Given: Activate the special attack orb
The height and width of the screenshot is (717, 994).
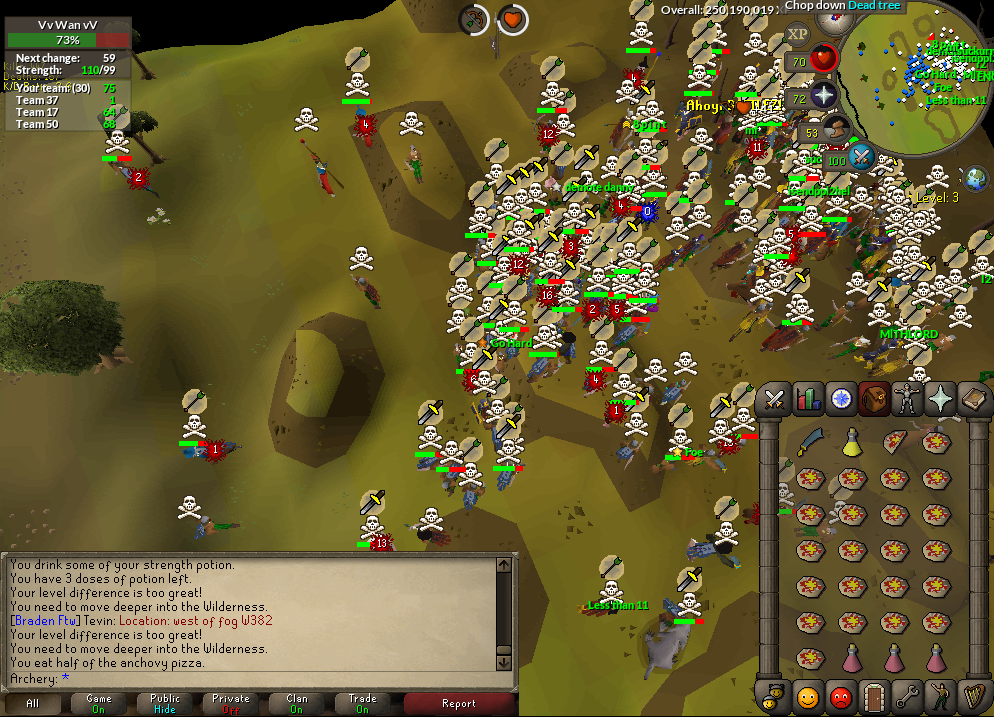Looking at the screenshot, I should click(x=862, y=157).
